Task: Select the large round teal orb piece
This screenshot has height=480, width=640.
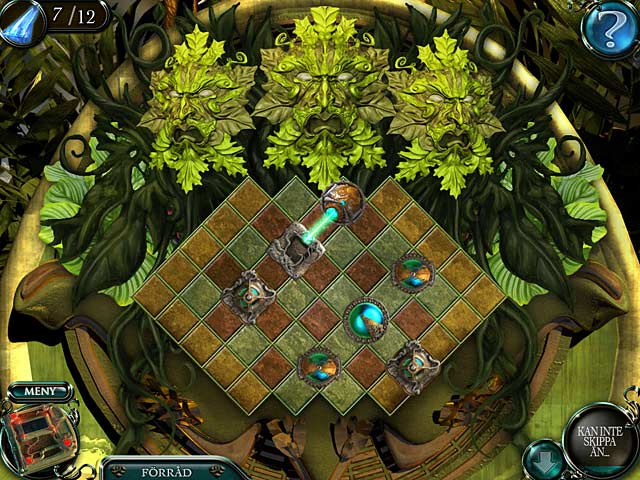Action: pos(366,320)
